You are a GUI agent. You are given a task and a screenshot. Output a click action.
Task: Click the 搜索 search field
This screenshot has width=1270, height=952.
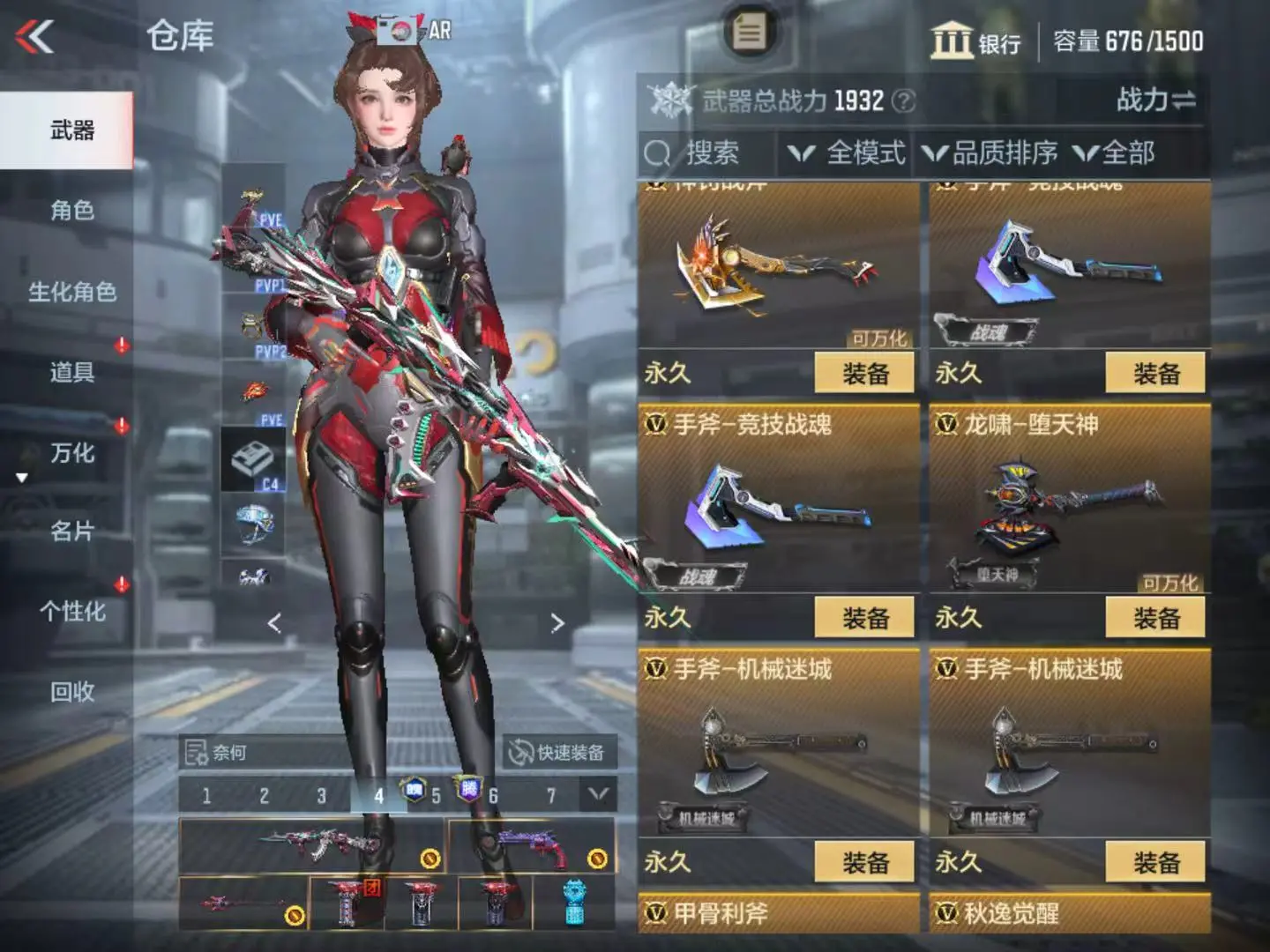point(710,153)
